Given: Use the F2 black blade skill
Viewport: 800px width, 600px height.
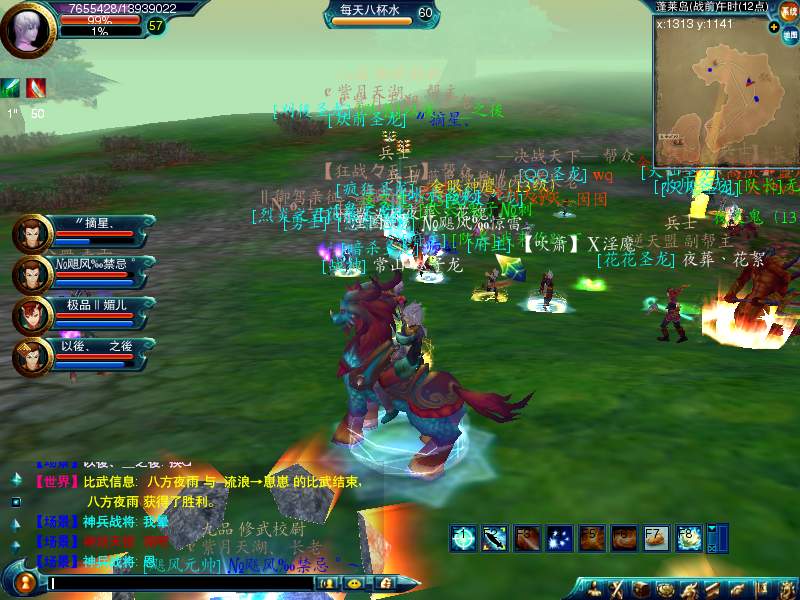Looking at the screenshot, I should click(x=495, y=538).
